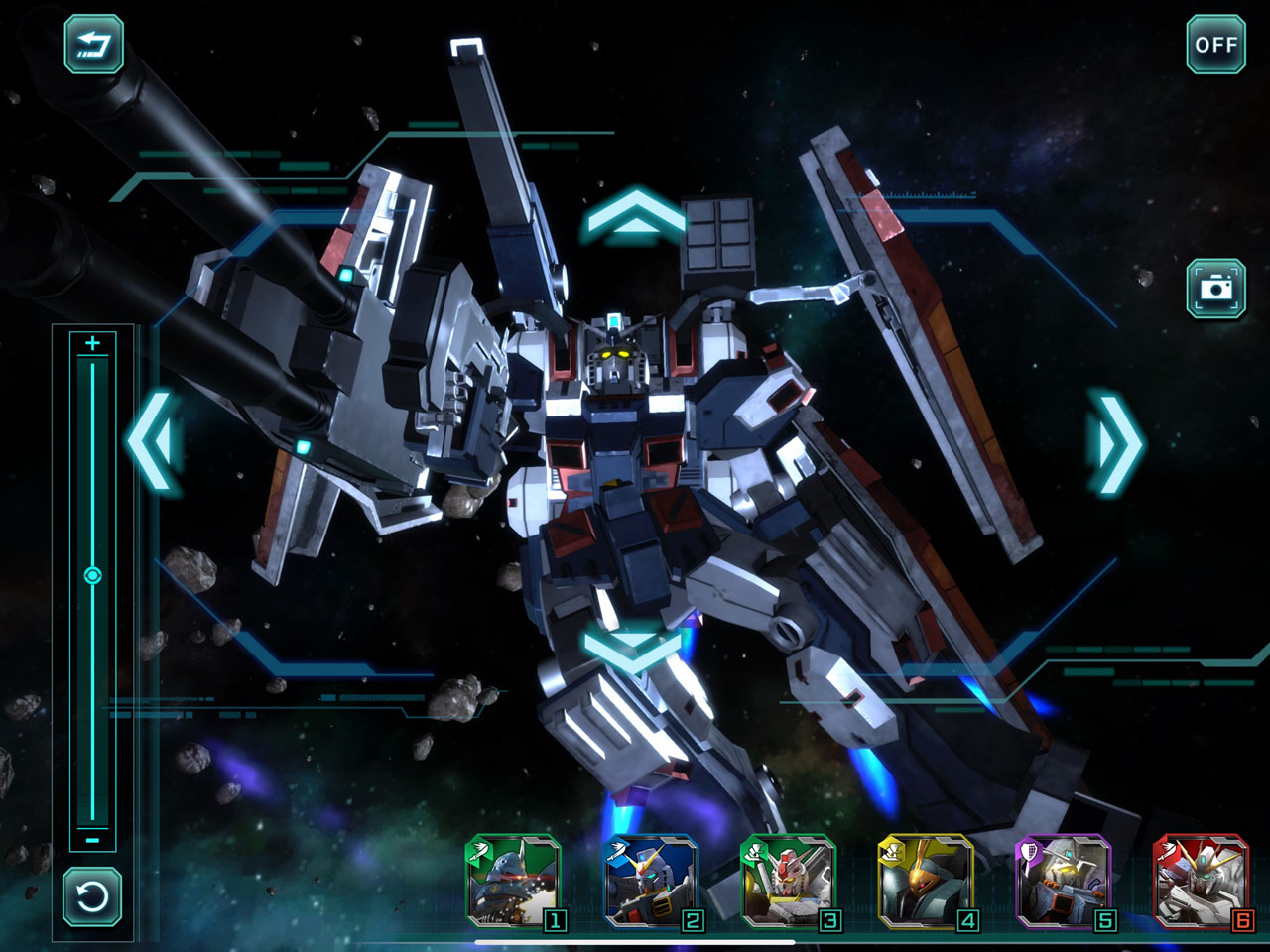
Task: Show the purple-framed unit number 5
Action: (x=1063, y=882)
